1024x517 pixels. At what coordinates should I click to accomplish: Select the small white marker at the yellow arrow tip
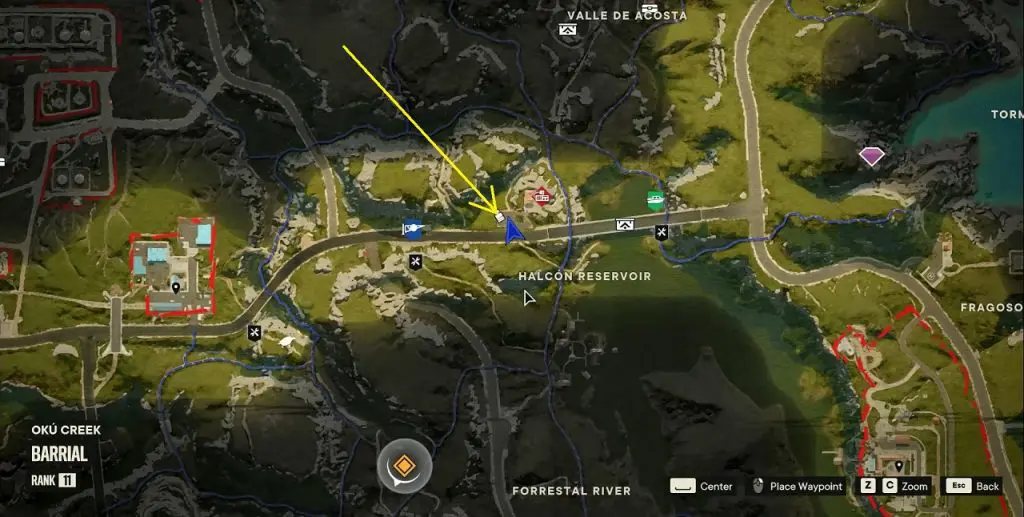point(499,217)
